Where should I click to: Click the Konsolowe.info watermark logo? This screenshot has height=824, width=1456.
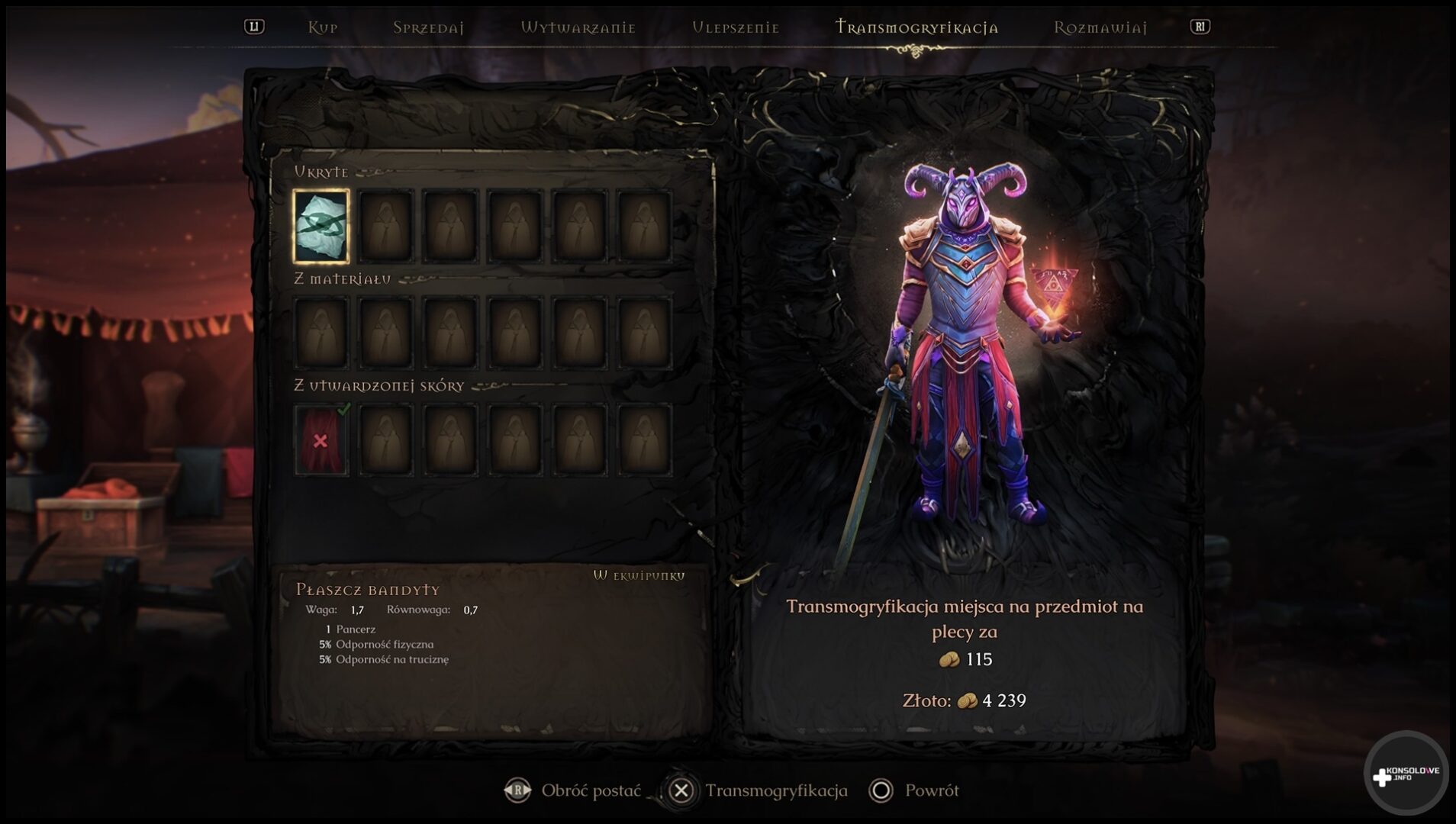[1406, 774]
